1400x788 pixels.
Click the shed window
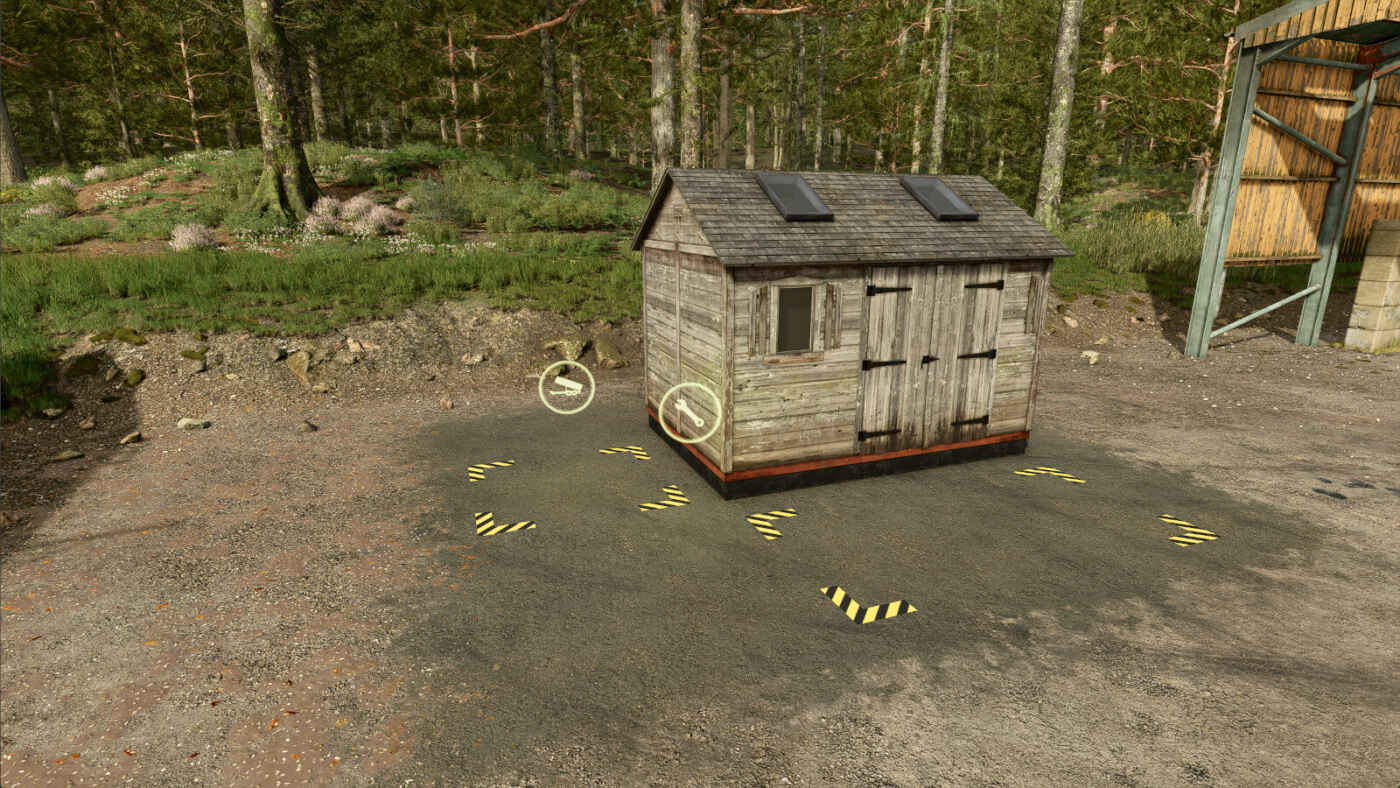(795, 320)
